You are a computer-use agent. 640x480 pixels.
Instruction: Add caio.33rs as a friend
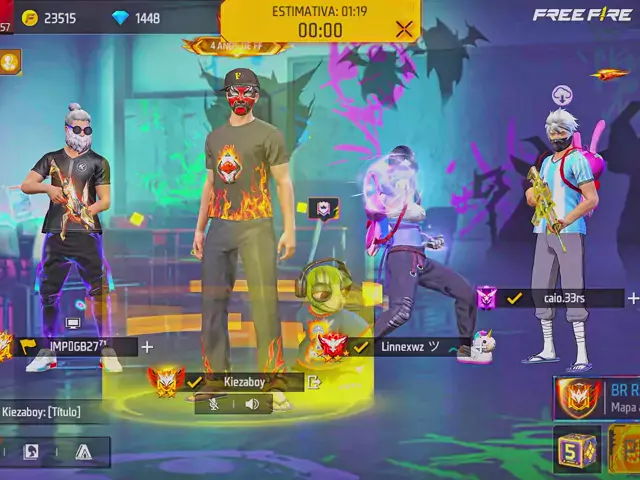click(632, 298)
